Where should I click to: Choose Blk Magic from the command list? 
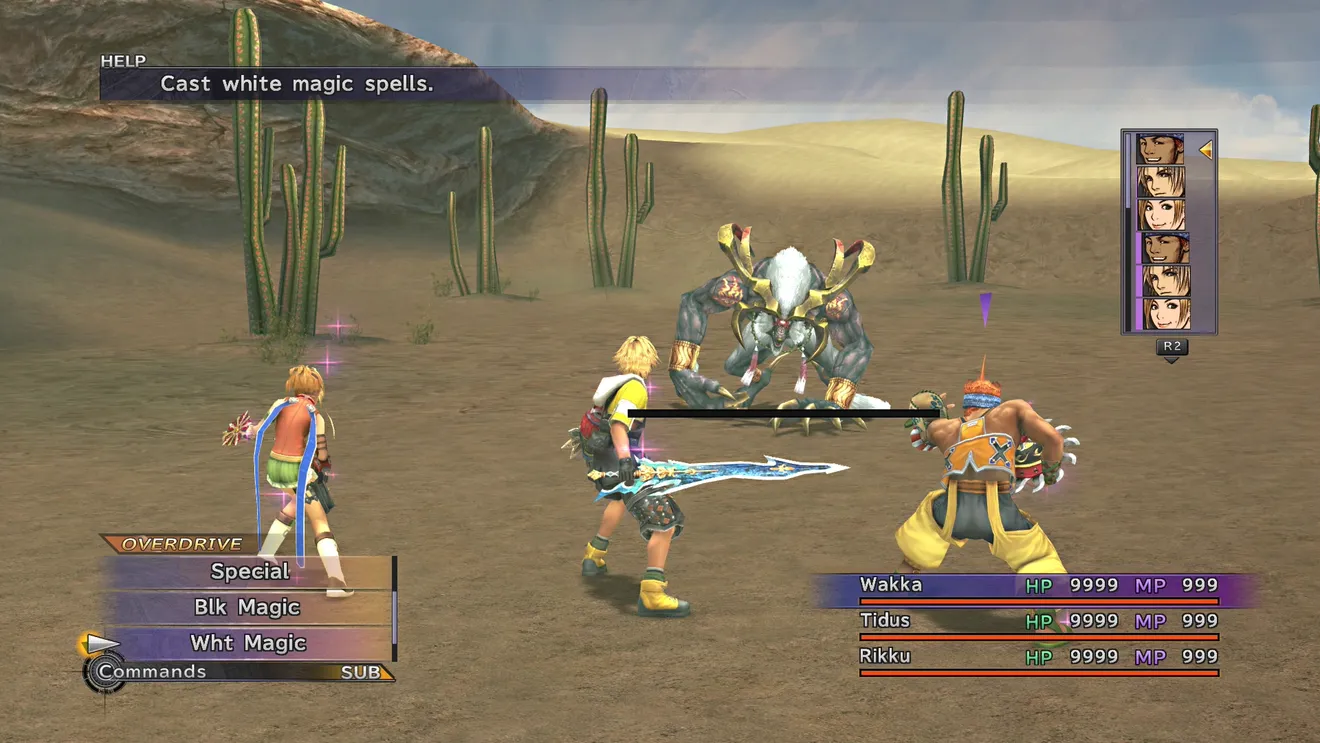pos(247,608)
